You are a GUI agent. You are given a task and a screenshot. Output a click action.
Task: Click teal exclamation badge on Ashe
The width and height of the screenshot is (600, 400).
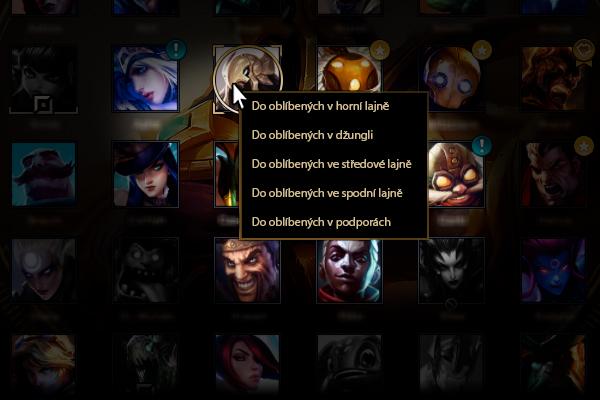point(176,48)
